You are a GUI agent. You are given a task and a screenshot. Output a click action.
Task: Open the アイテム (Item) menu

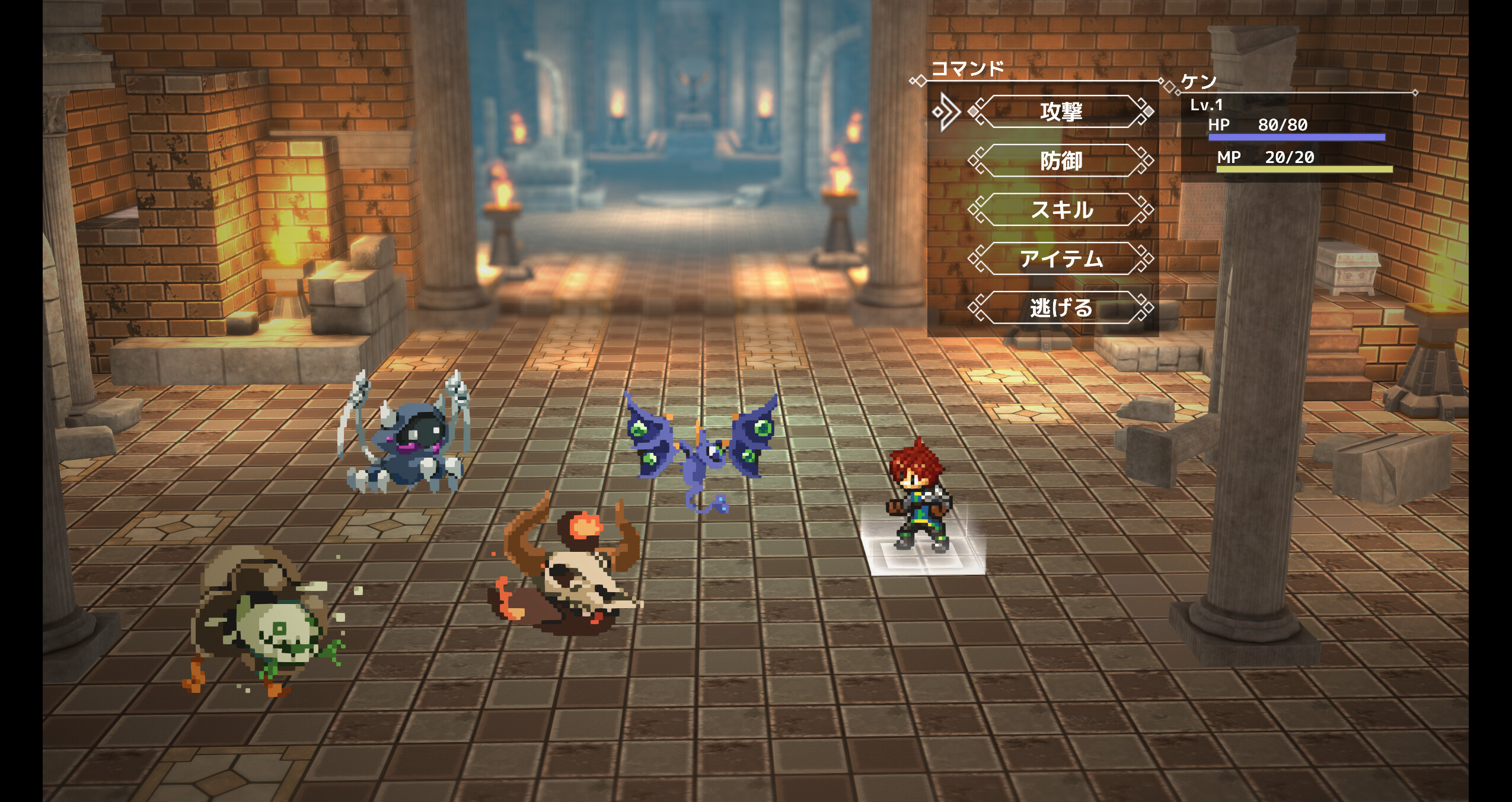click(x=1063, y=259)
